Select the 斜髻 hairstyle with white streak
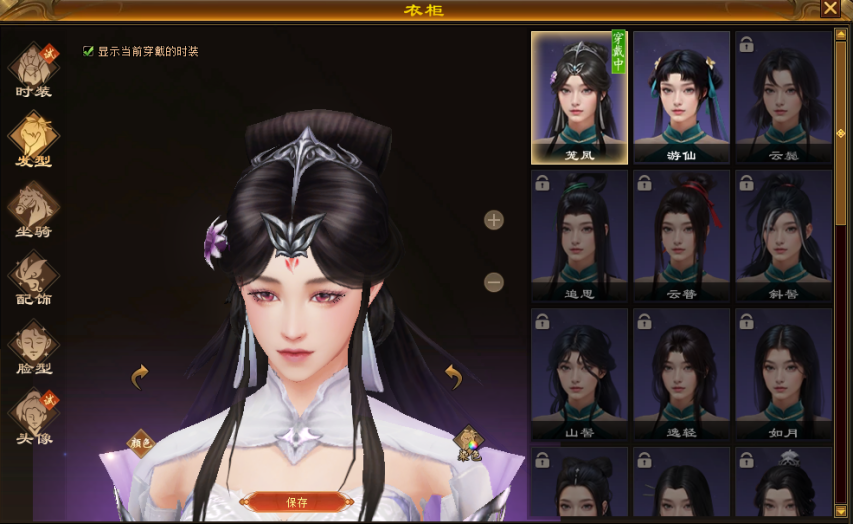 783,236
